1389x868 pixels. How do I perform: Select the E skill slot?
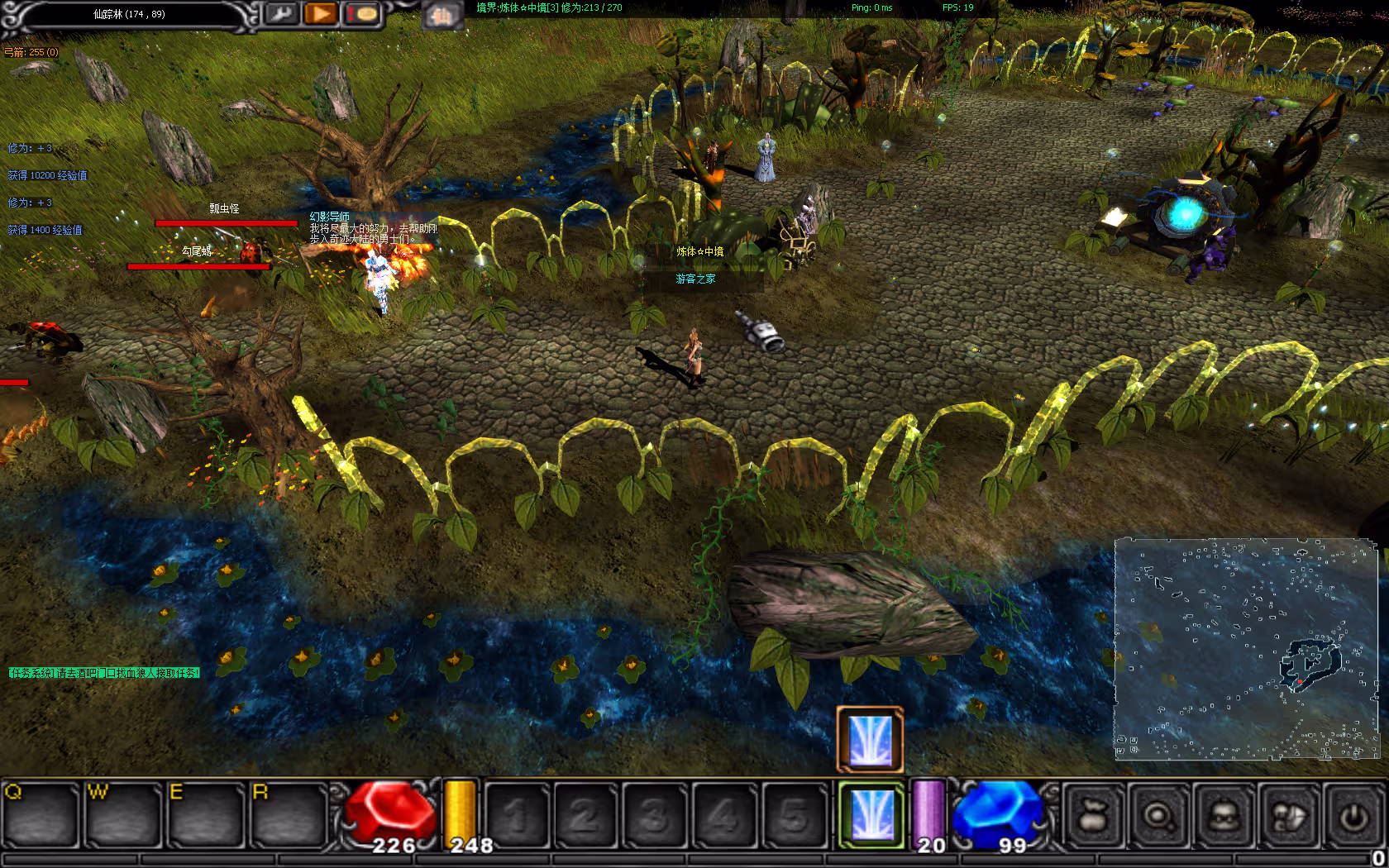pyautogui.click(x=207, y=816)
